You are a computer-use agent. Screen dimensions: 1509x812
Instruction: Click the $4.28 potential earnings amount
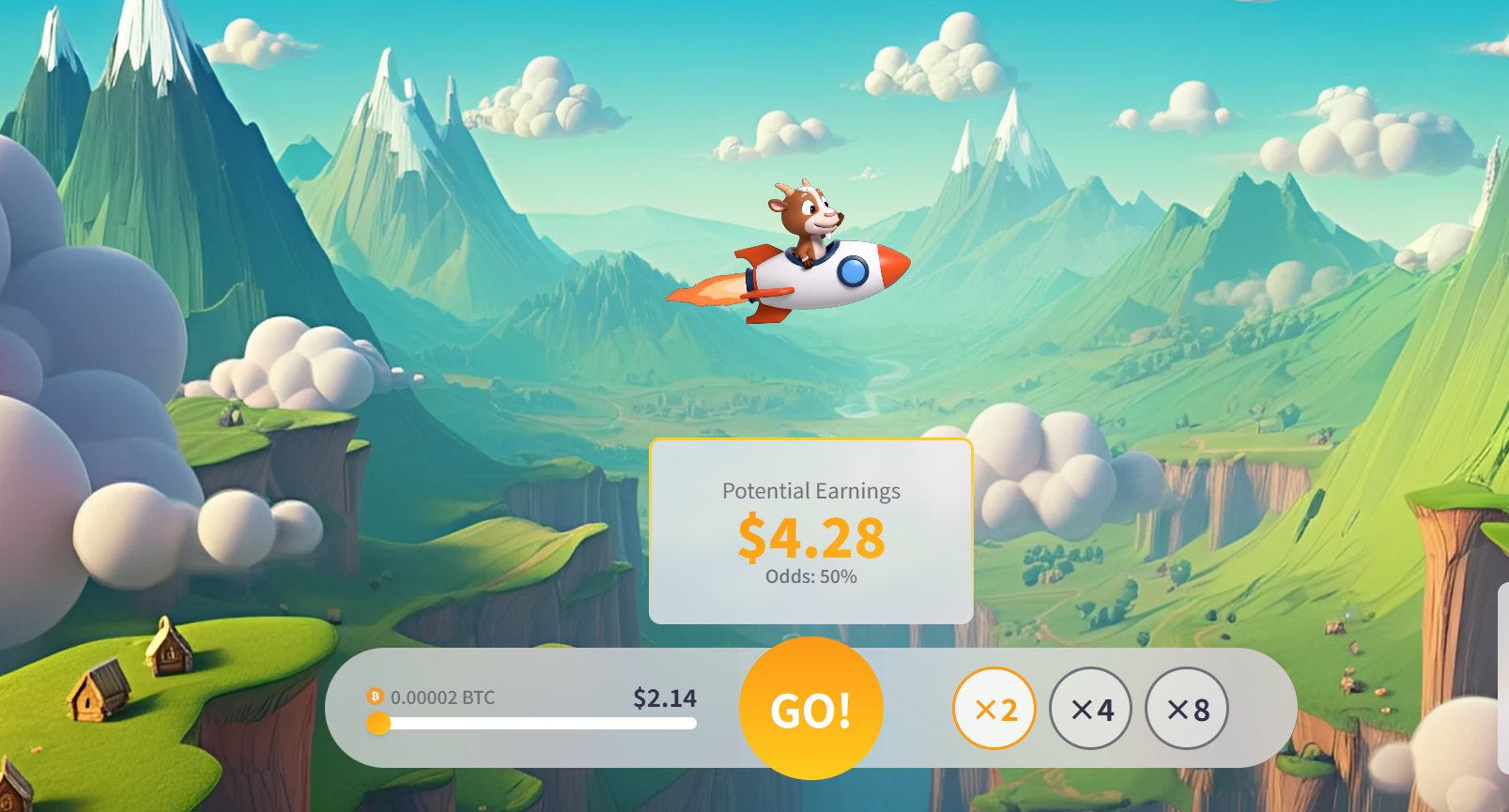(809, 537)
